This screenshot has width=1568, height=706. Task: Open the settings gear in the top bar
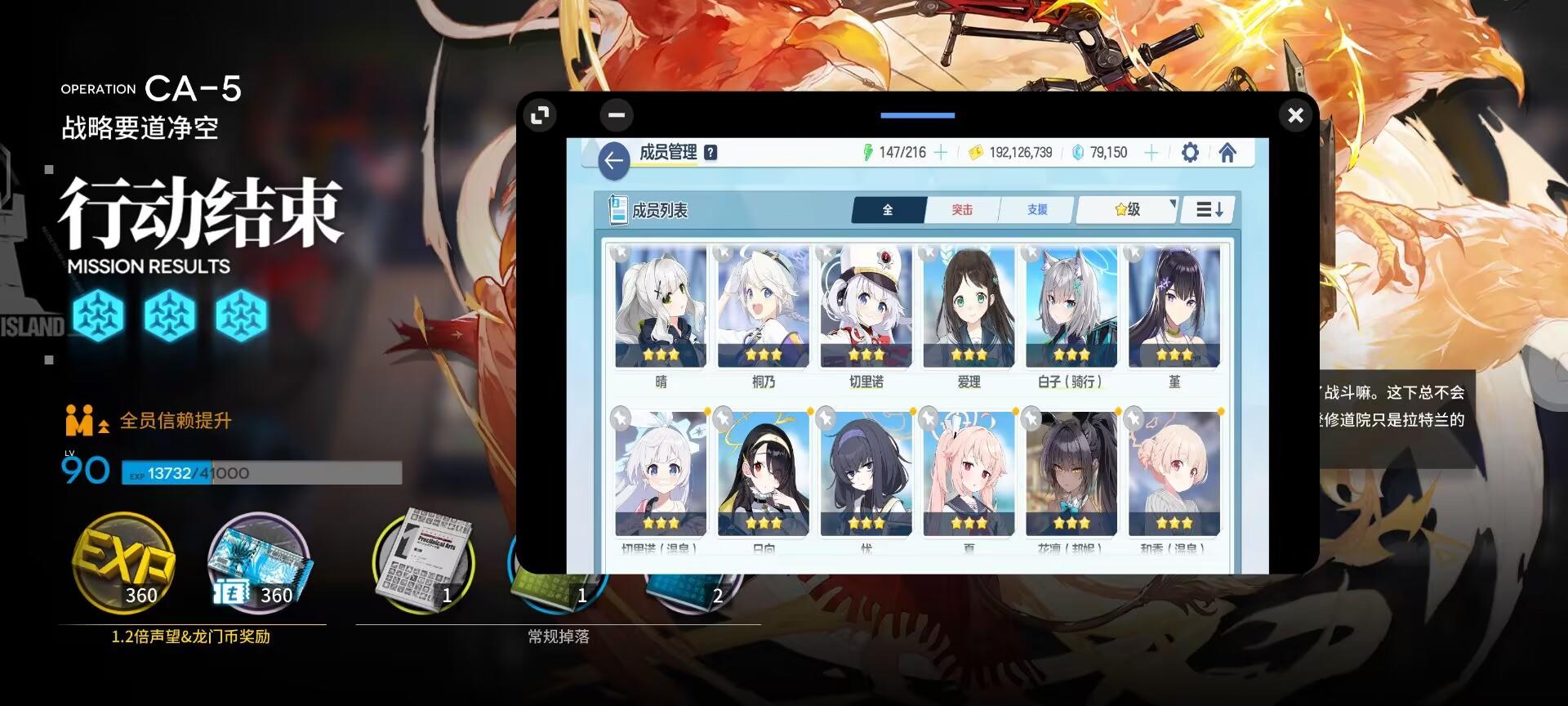[x=1190, y=152]
